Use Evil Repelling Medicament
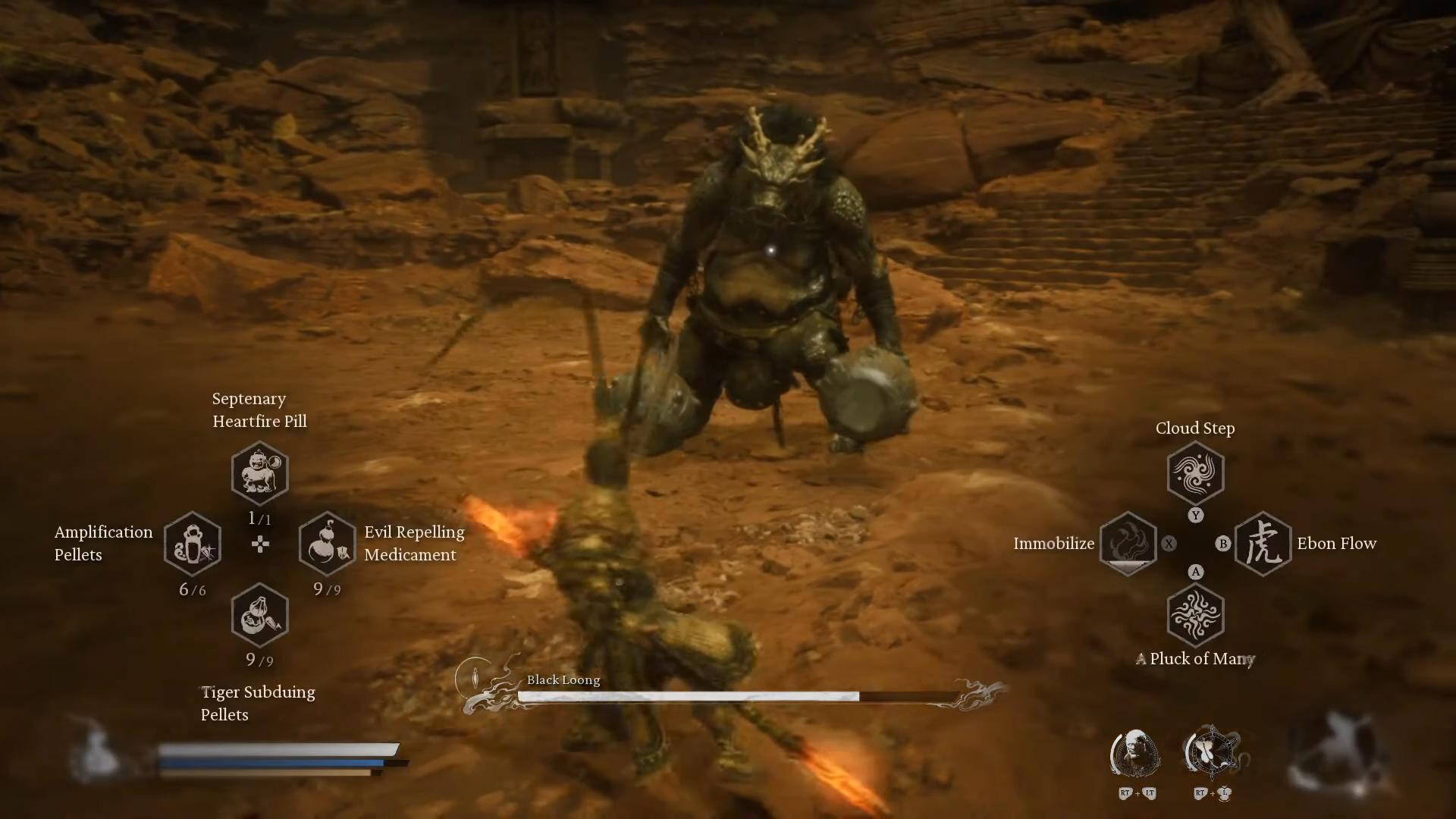 pyautogui.click(x=327, y=544)
